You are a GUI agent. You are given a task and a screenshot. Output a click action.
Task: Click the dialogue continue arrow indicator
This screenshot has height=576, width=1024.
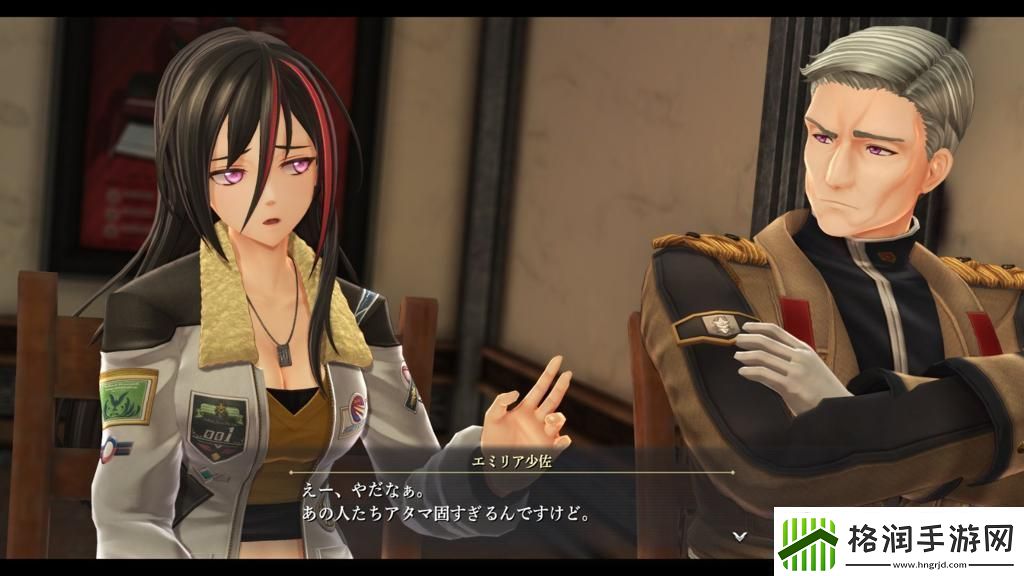(x=739, y=535)
